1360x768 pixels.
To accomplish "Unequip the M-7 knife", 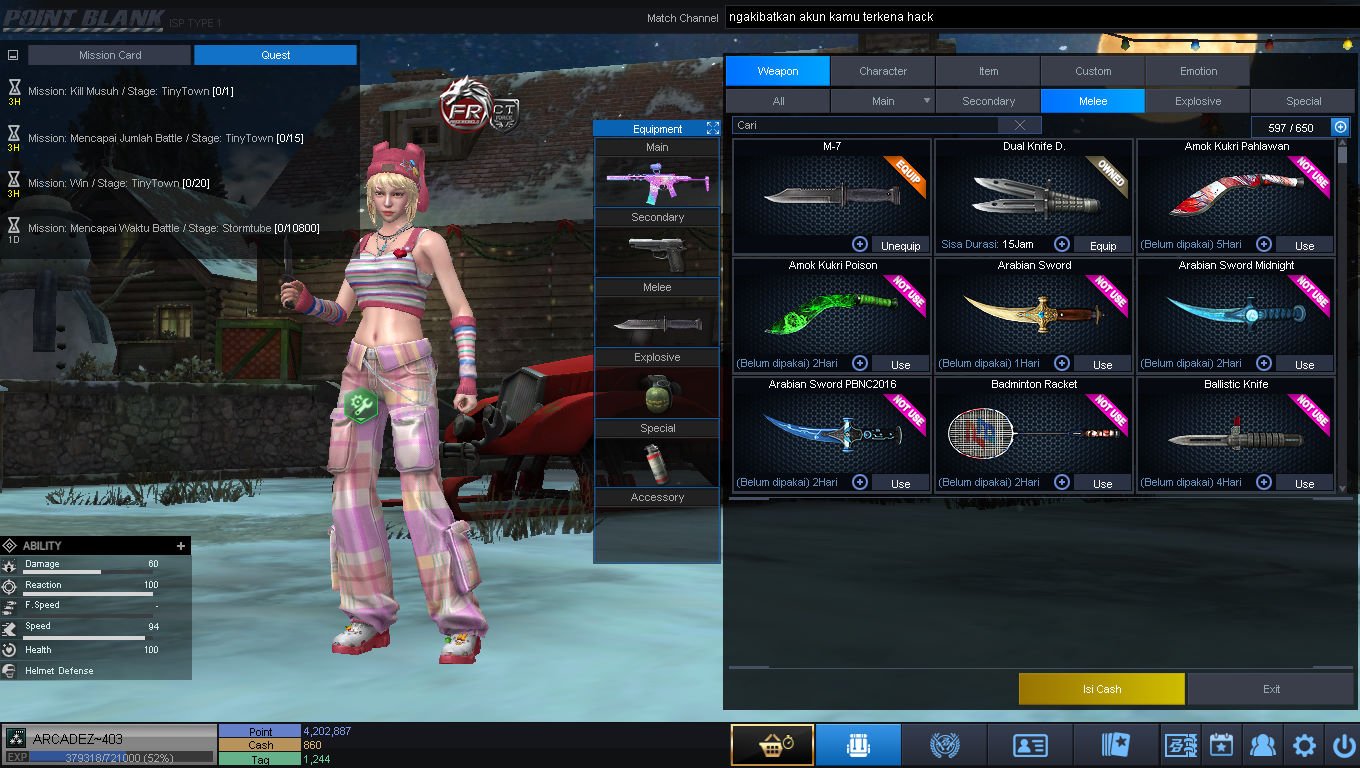I will click(900, 245).
